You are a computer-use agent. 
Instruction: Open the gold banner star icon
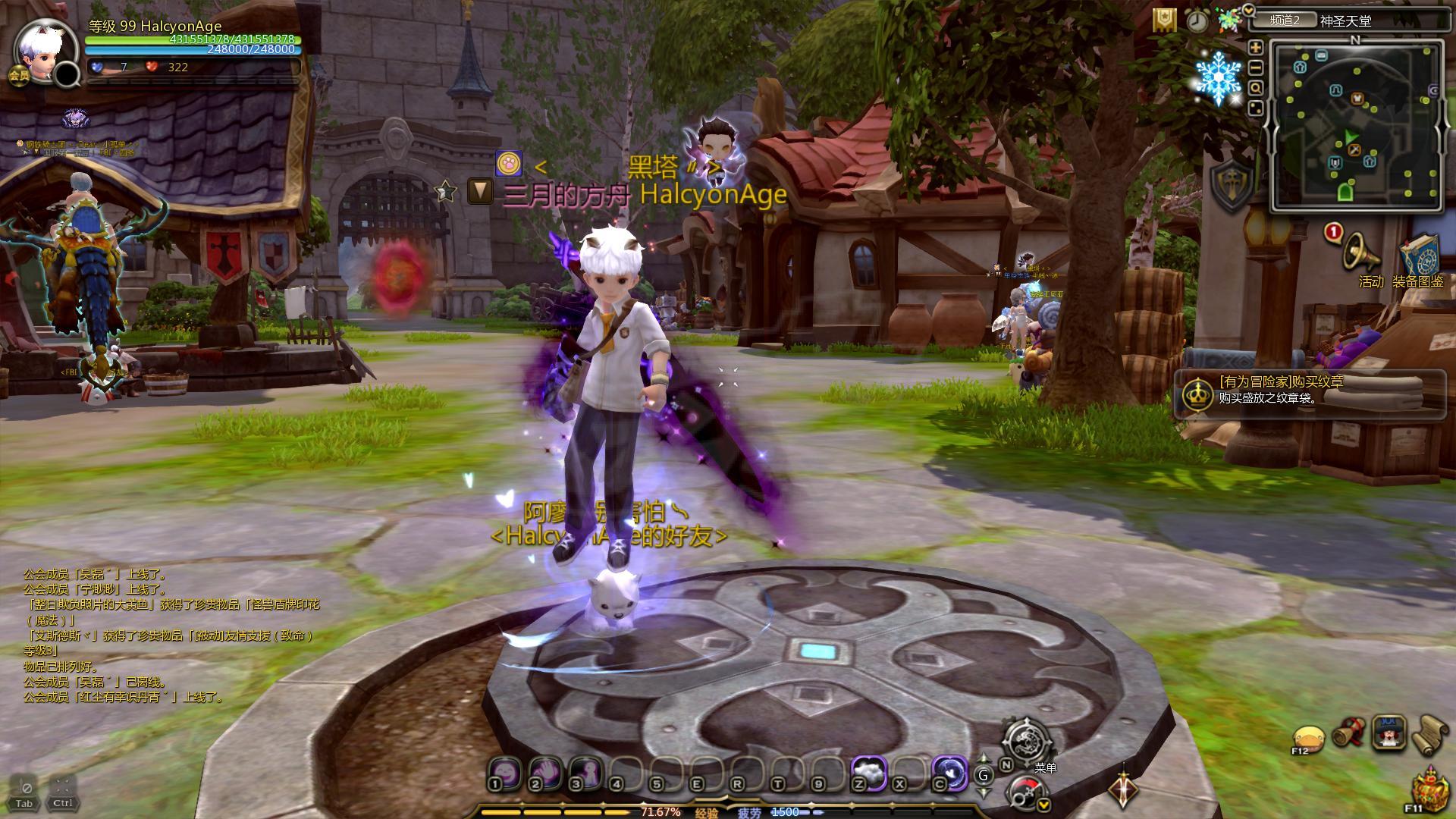(x=1164, y=20)
